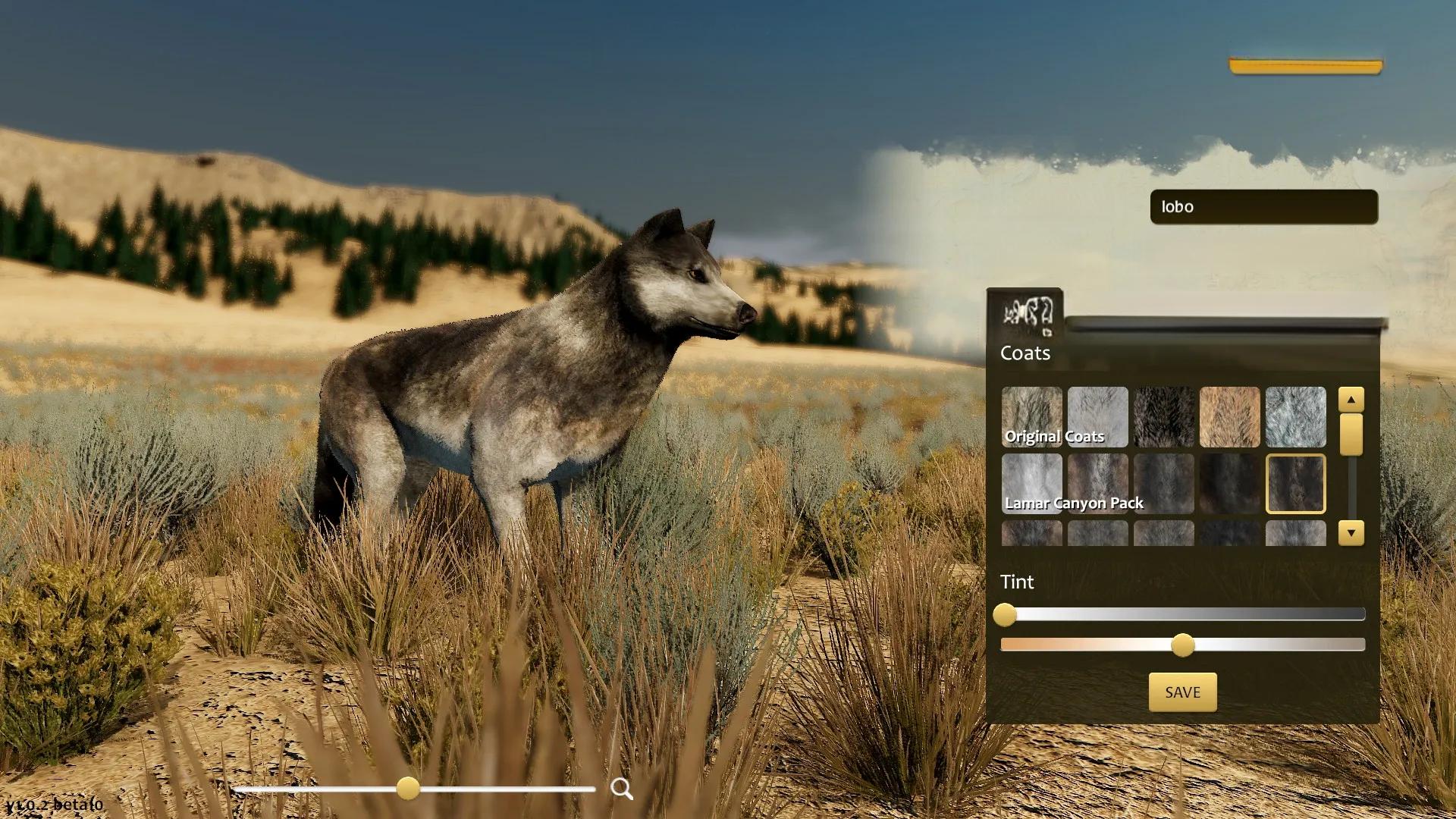Select the icy blue-white coat swatch
Image resolution: width=1456 pixels, height=819 pixels.
(1295, 416)
